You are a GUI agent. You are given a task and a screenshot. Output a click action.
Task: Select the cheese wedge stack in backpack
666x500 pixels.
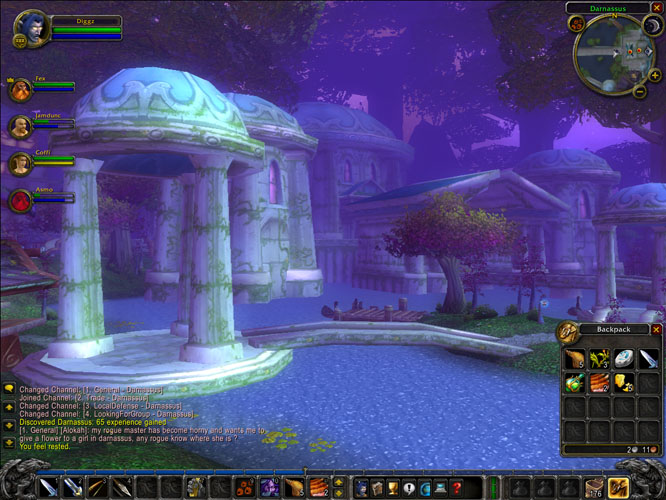coord(624,382)
